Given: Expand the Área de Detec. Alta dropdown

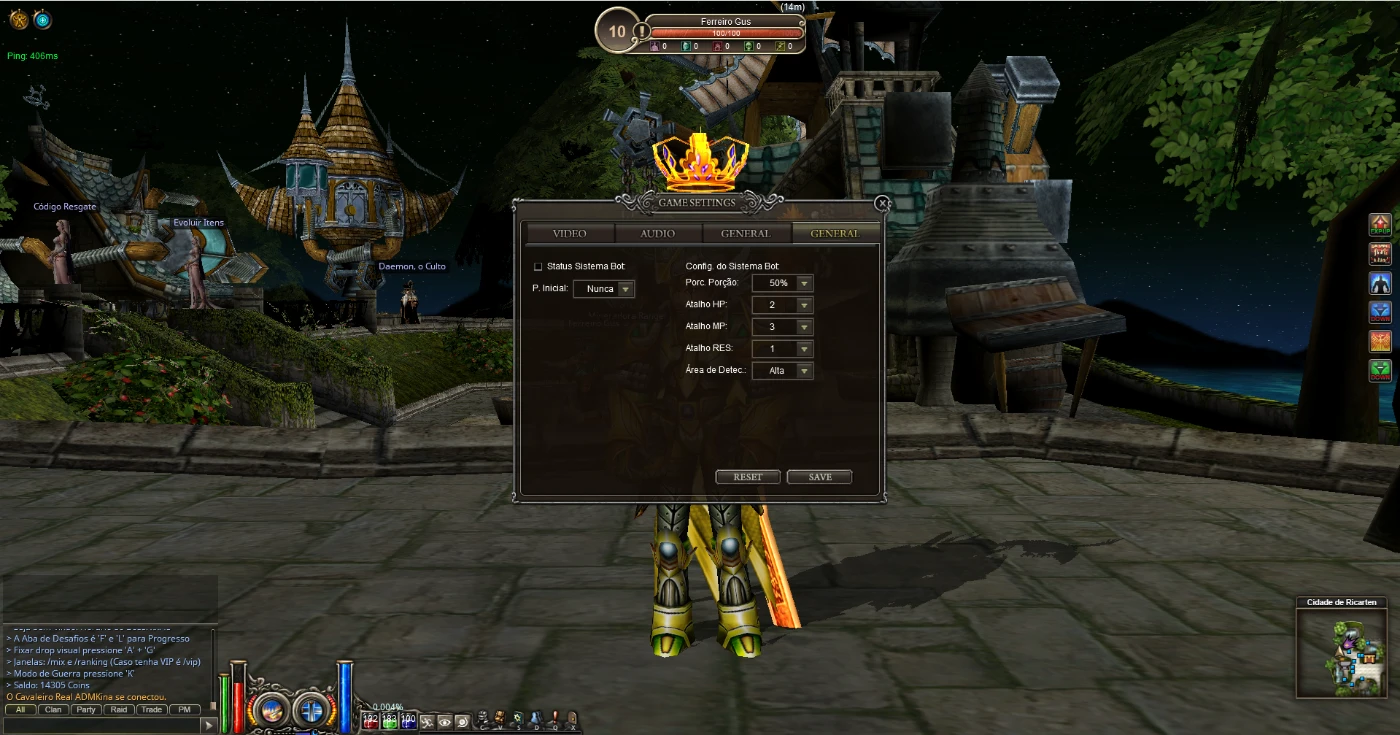Looking at the screenshot, I should click(782, 370).
